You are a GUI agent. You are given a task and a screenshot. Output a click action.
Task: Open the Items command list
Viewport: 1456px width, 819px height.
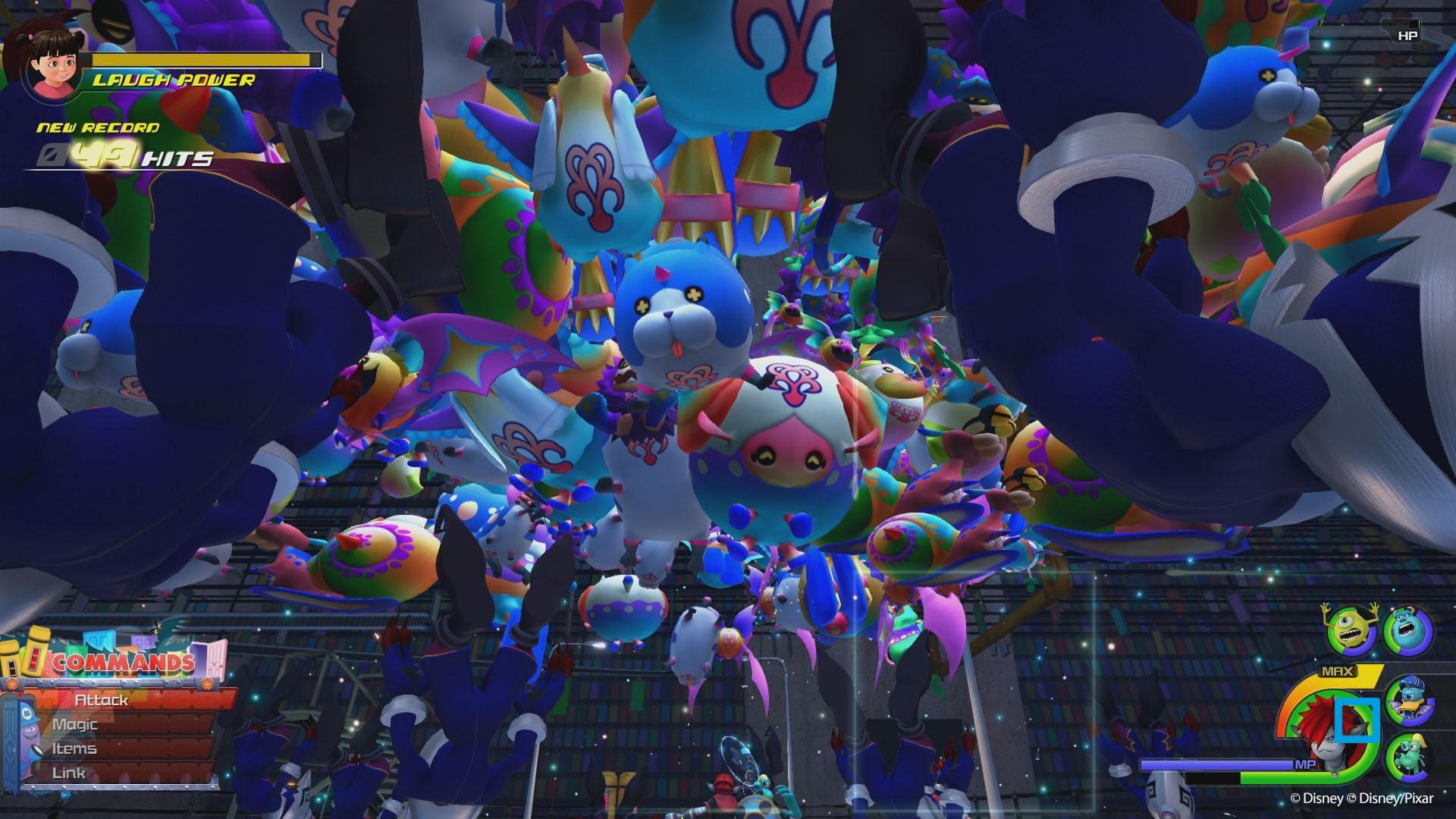(x=74, y=748)
